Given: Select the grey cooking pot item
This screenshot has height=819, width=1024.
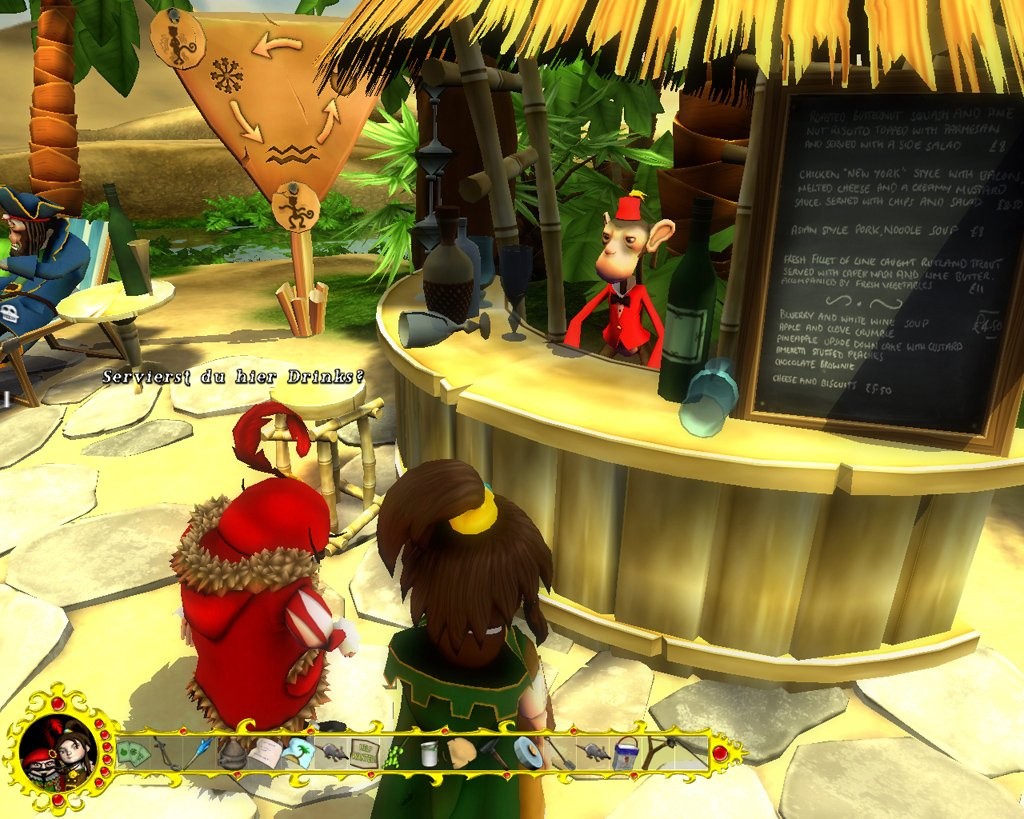Looking at the screenshot, I should click(x=233, y=753).
